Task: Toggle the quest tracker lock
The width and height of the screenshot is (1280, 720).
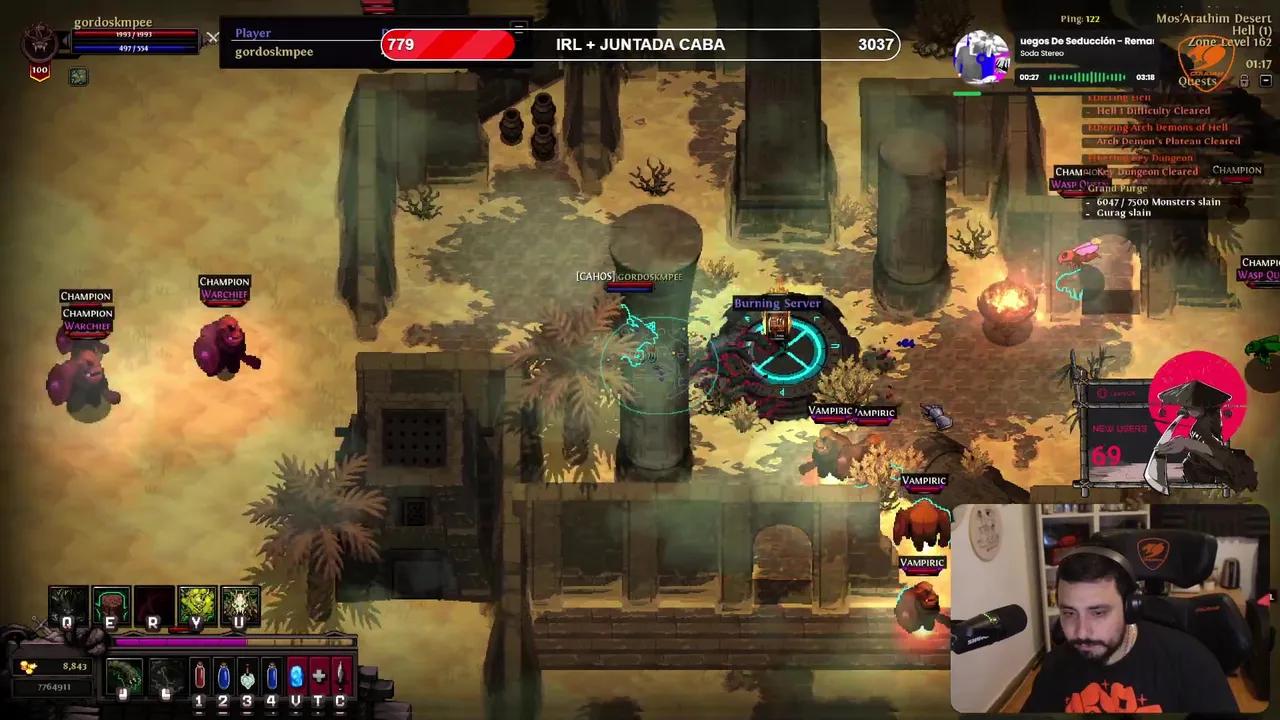Action: tap(1245, 81)
